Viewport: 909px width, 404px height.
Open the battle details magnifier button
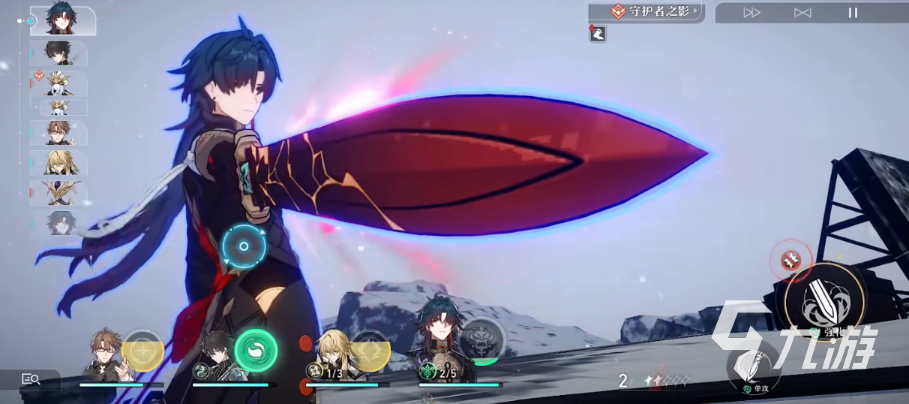tap(30, 380)
